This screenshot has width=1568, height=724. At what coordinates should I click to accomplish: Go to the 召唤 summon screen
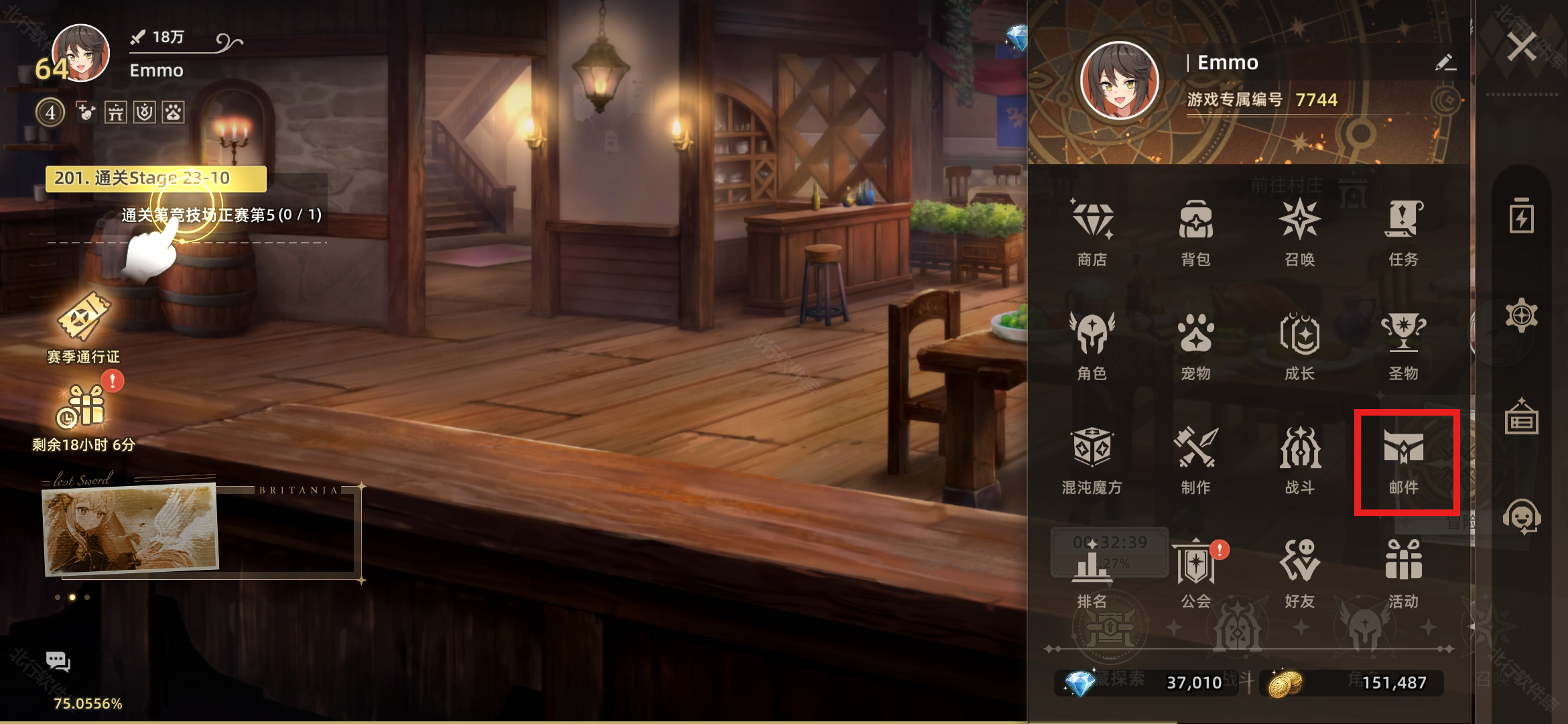coord(1300,231)
